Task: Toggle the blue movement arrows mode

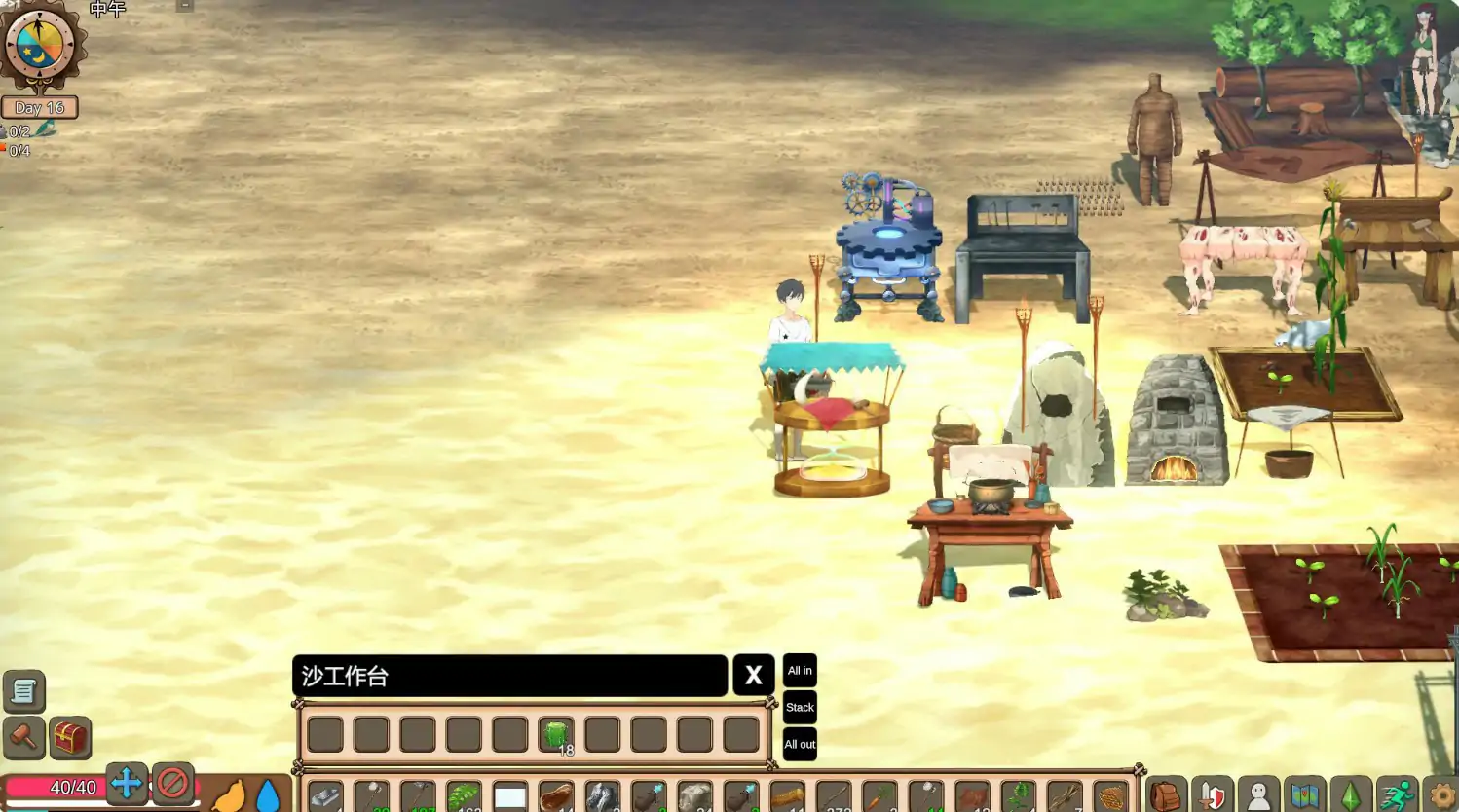Action: 126,782
